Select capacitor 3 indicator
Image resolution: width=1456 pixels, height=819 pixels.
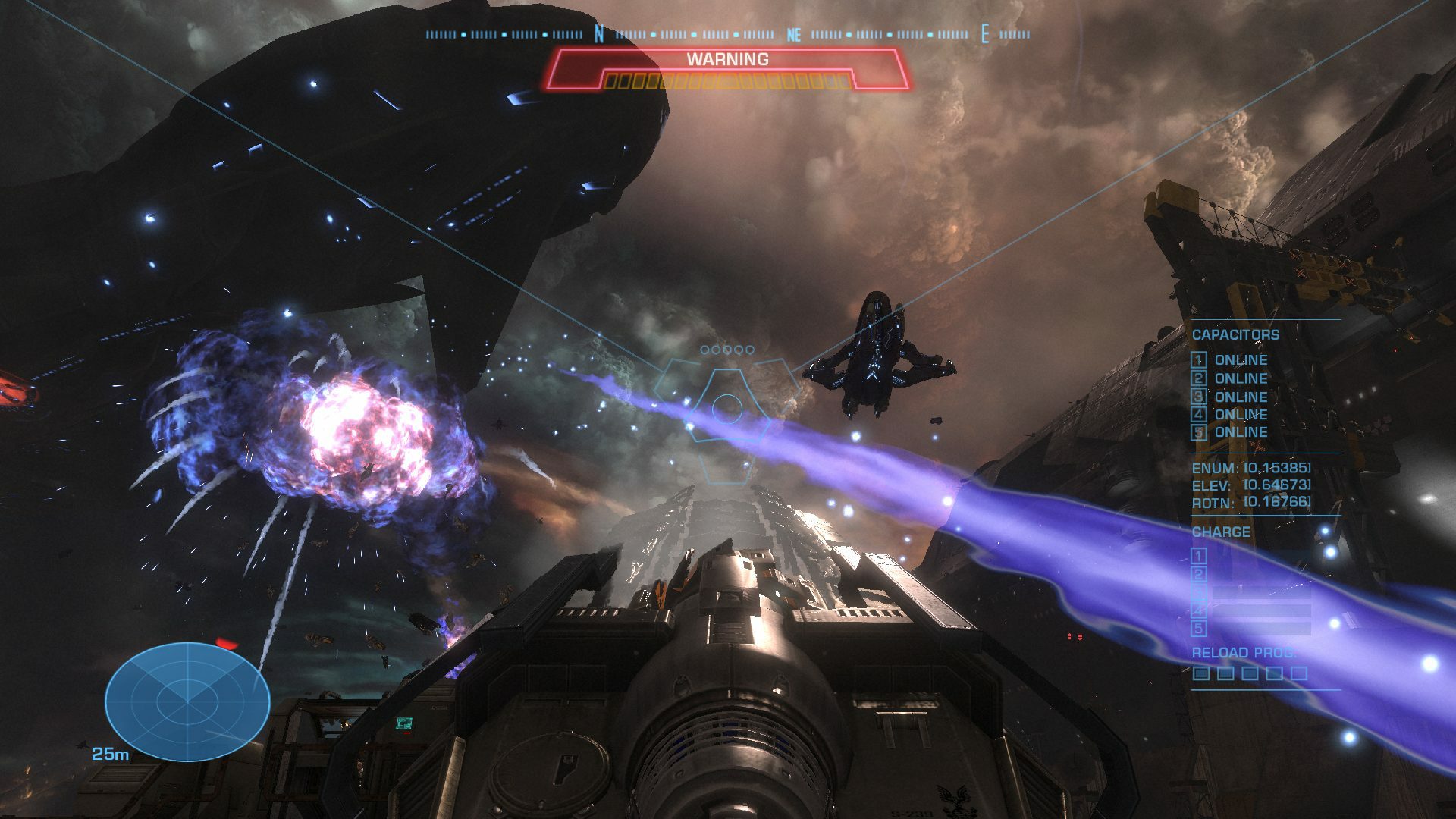[x=1198, y=397]
